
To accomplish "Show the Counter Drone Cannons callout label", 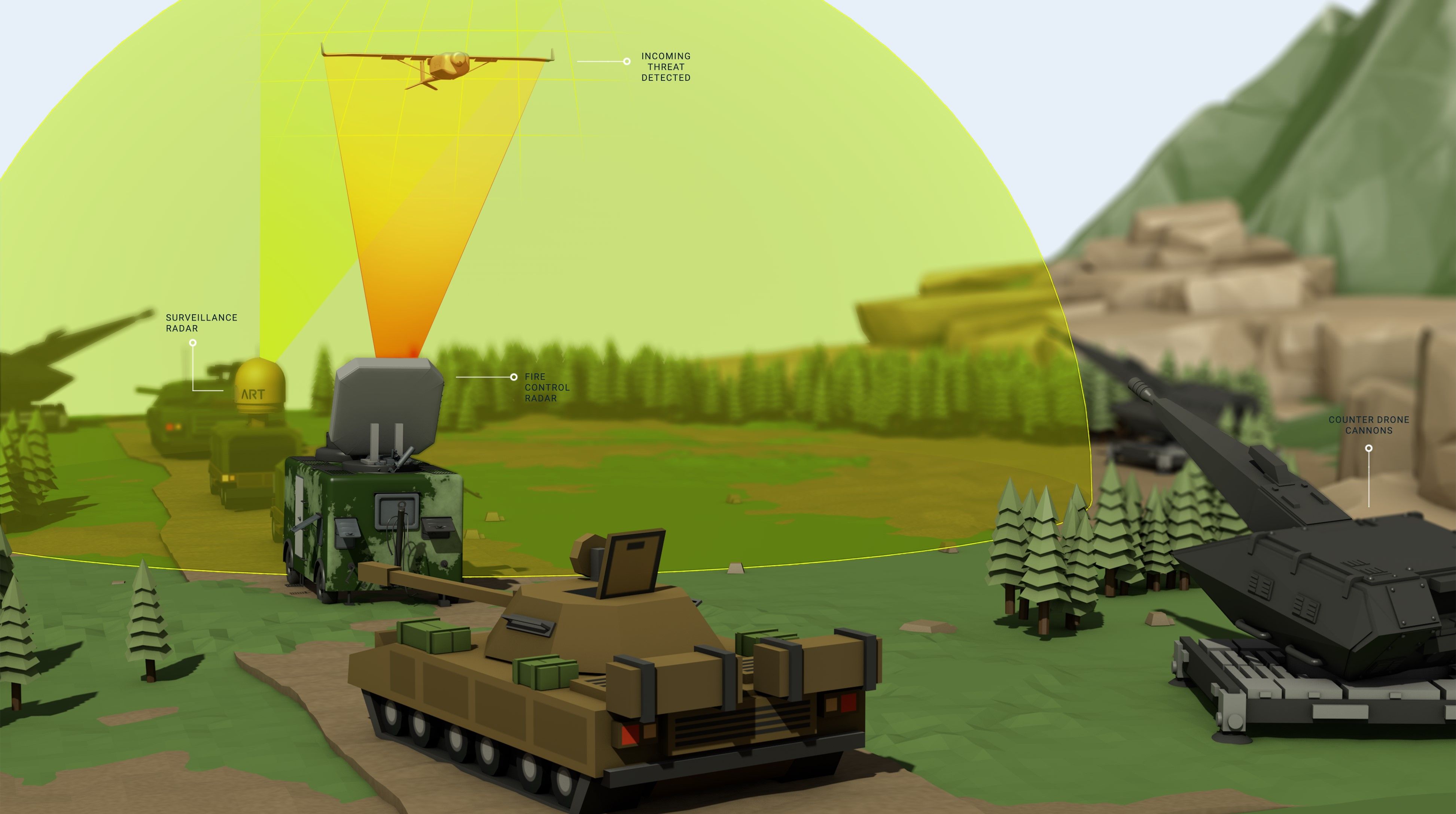I will [1368, 425].
